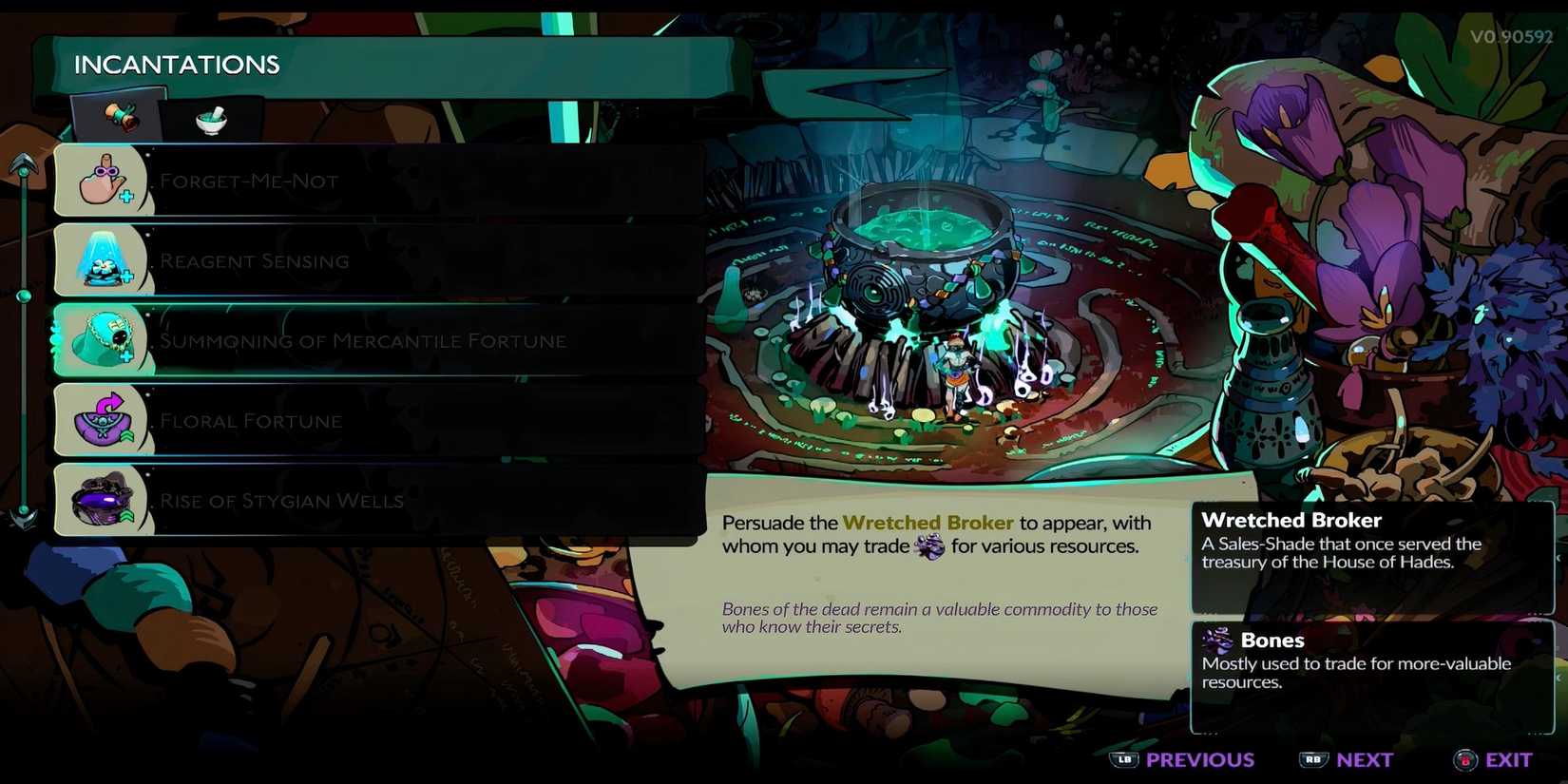Click EXIT to leave the menu
Screen dimensions: 1568x784
click(1510, 759)
